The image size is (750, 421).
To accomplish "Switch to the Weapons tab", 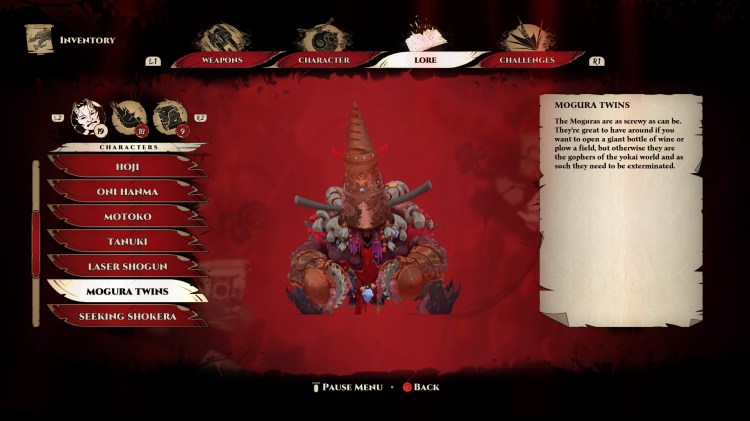I will (223, 59).
